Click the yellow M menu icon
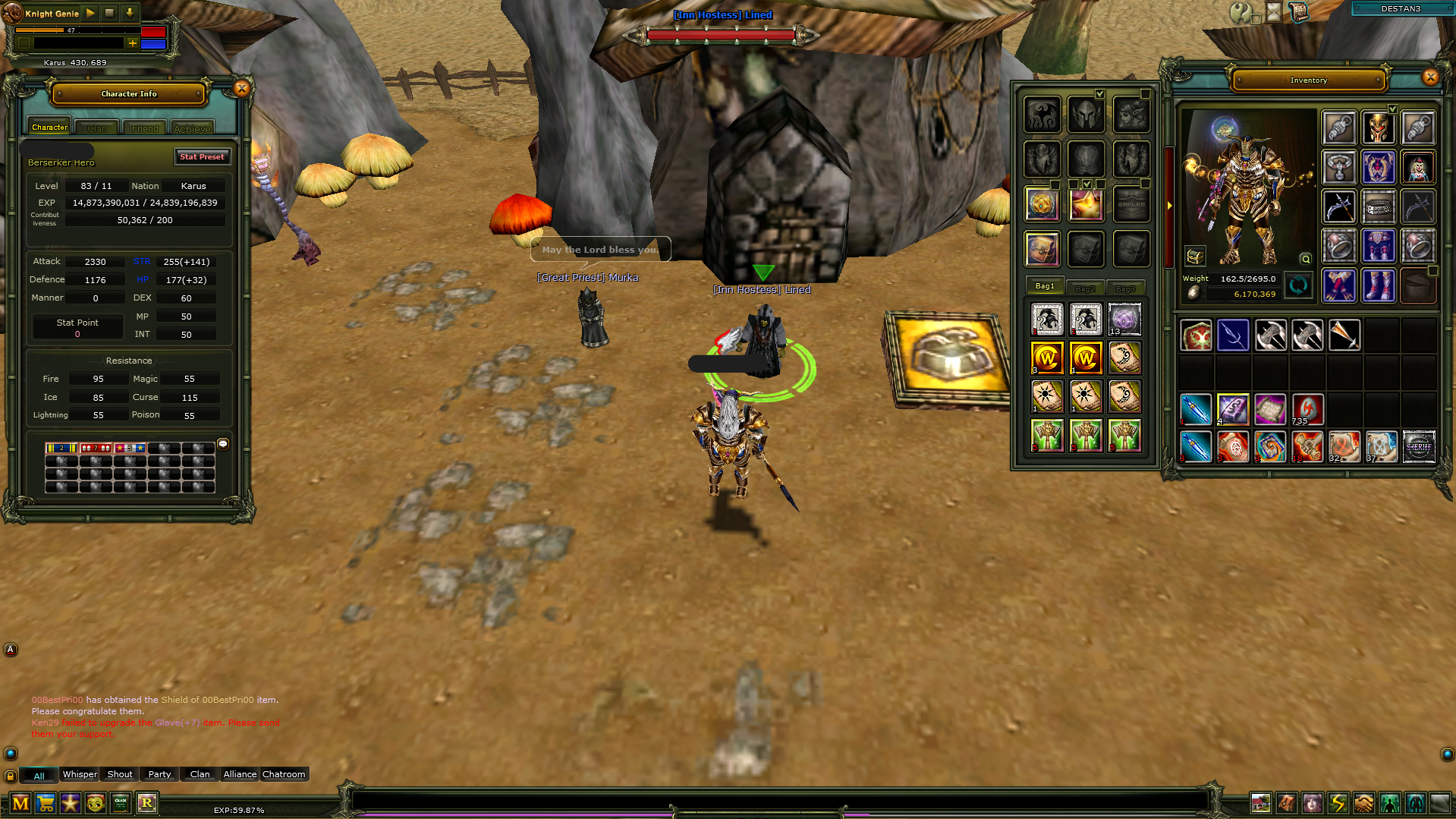This screenshot has height=819, width=1456. pyautogui.click(x=20, y=803)
